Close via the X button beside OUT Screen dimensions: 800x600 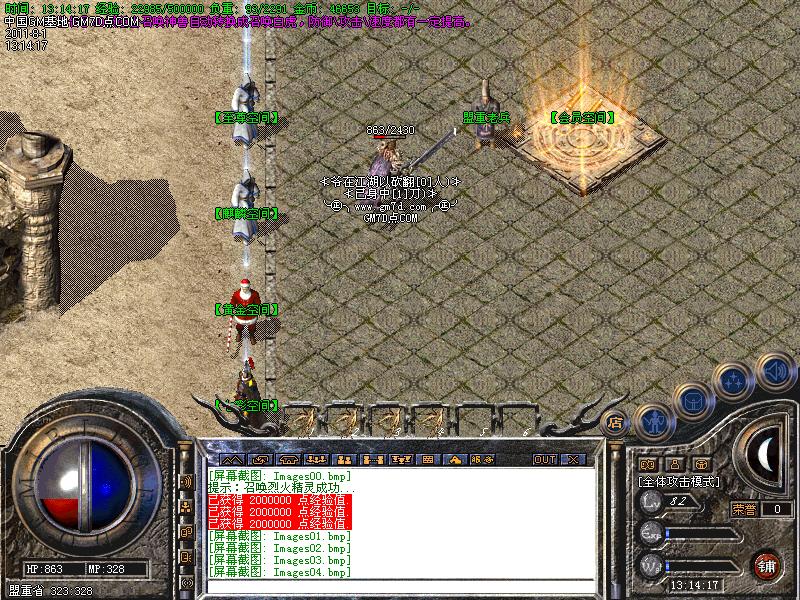pos(573,459)
